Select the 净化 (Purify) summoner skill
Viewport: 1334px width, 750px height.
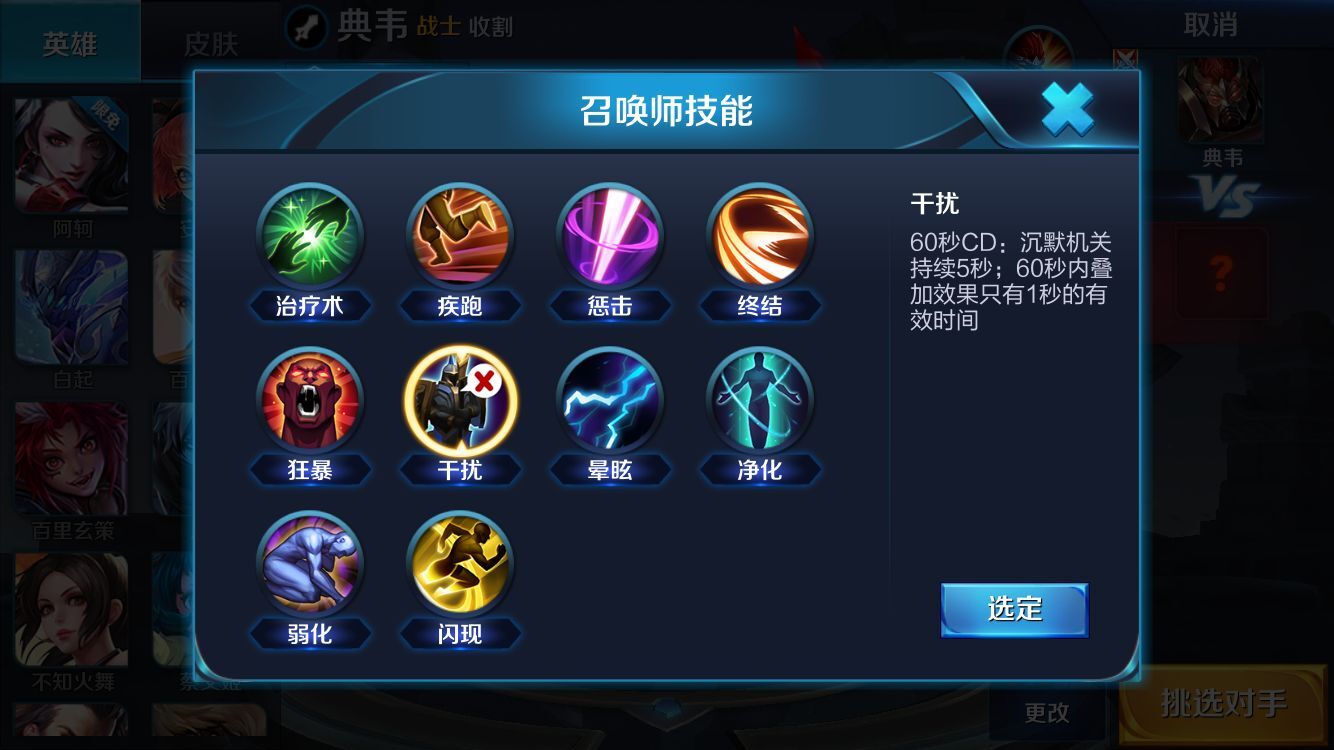[x=760, y=398]
